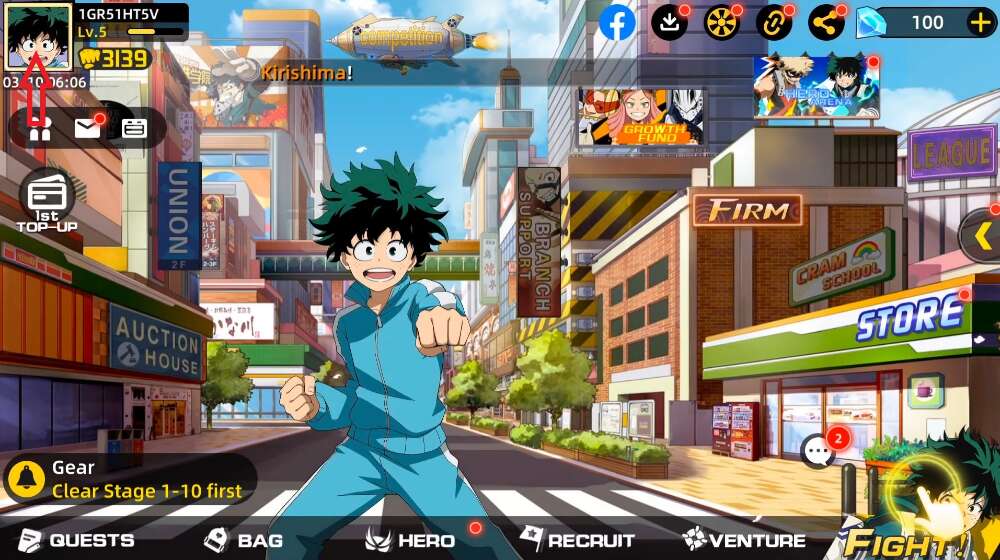1000x560 pixels.
Task: Open the download icon
Action: pos(669,22)
